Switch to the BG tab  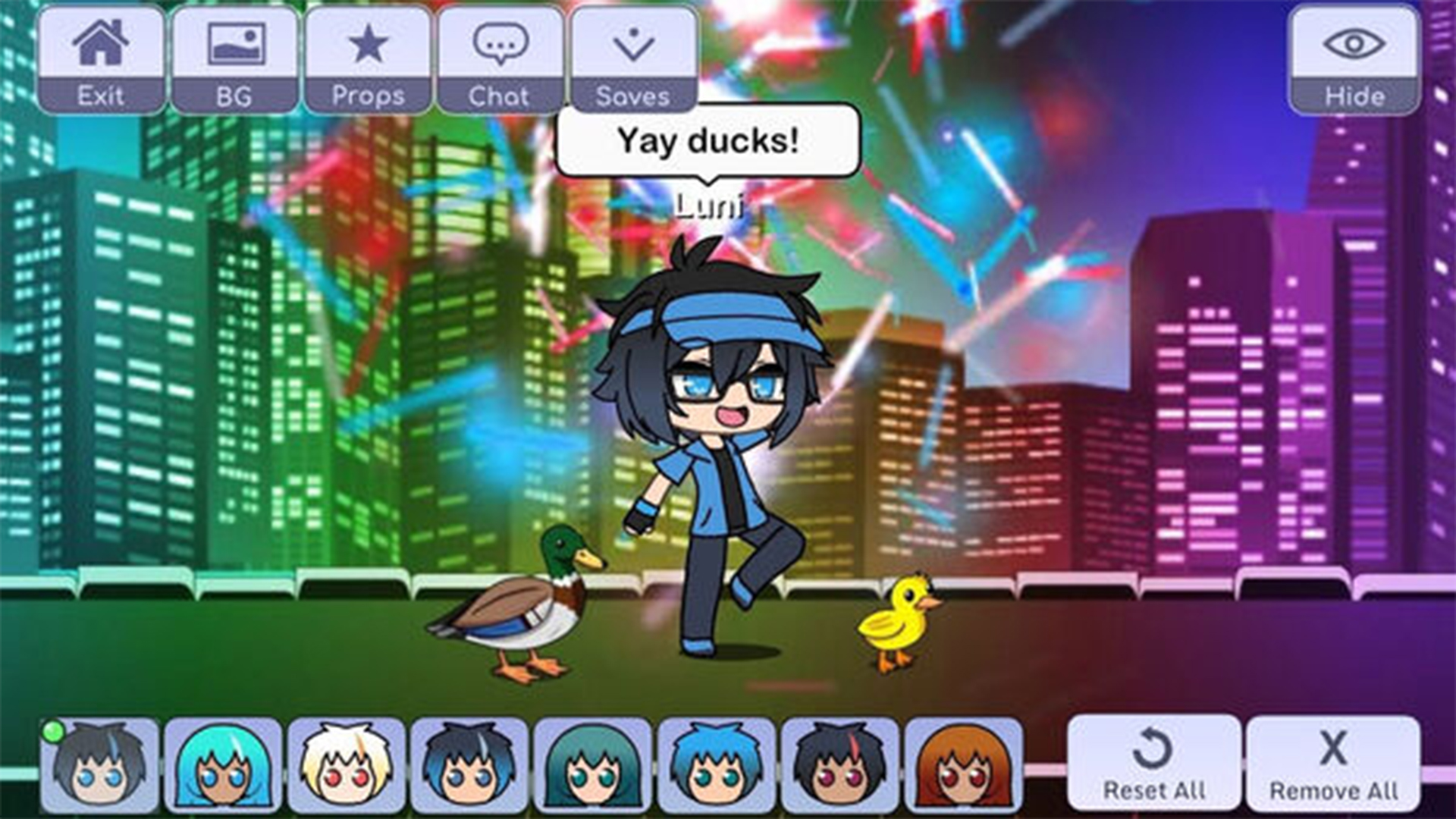[x=235, y=61]
